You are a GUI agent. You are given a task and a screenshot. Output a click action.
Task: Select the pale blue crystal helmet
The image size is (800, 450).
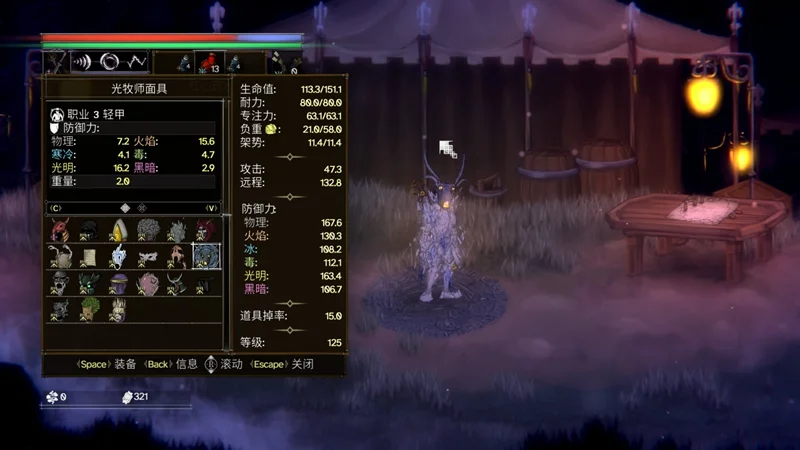119,258
